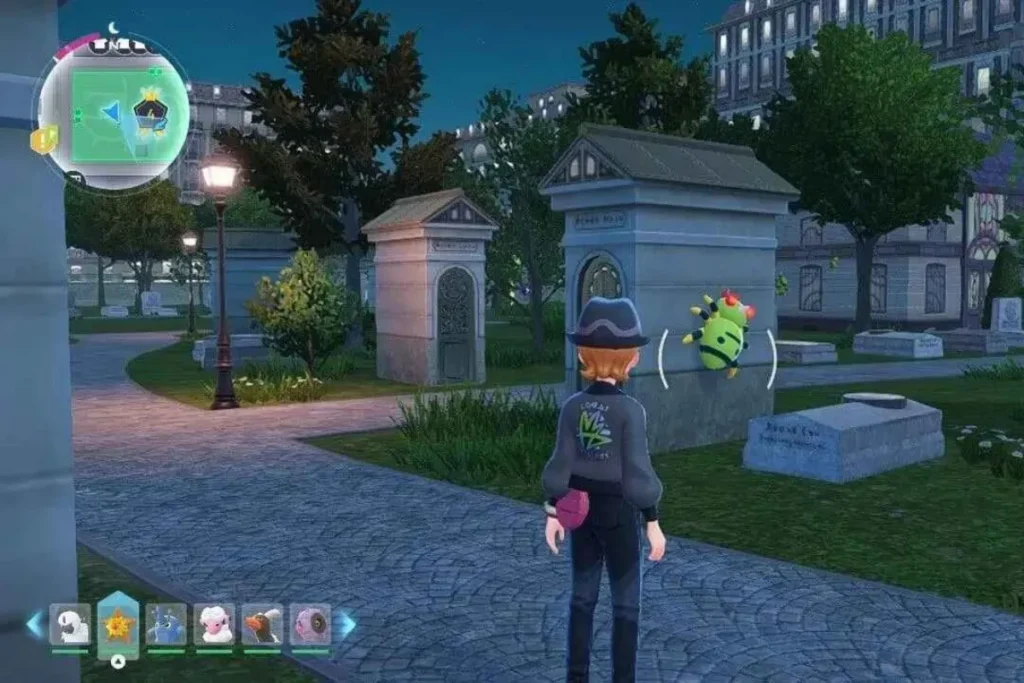Viewport: 1024px width, 683px height.
Task: Choose the Fletchinder party slot
Action: pos(262,624)
